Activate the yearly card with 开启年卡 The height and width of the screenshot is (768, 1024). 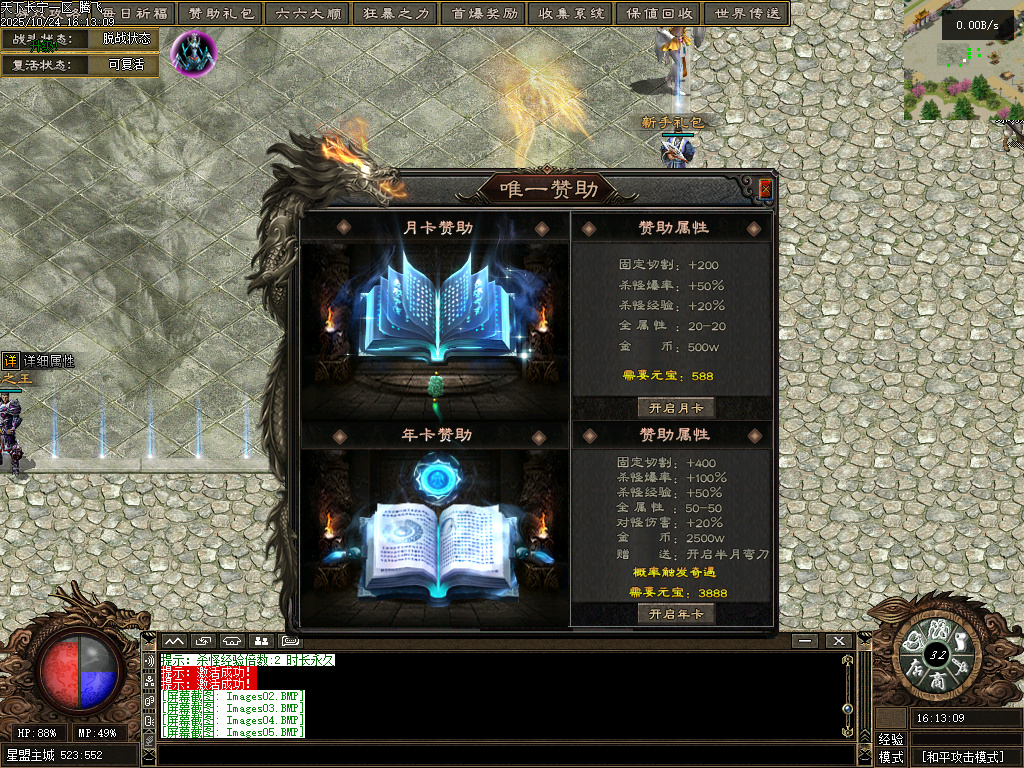click(x=676, y=614)
